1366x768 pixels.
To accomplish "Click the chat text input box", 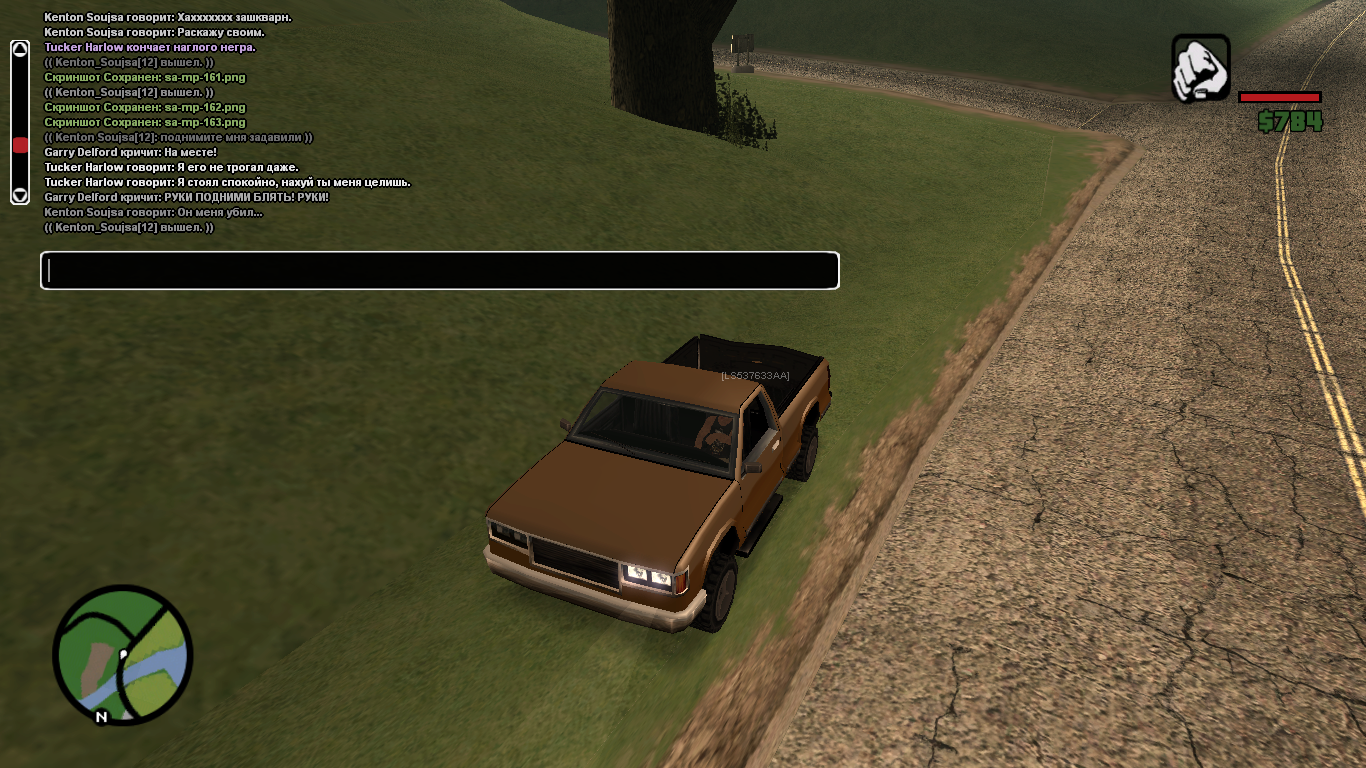I will tap(440, 271).
